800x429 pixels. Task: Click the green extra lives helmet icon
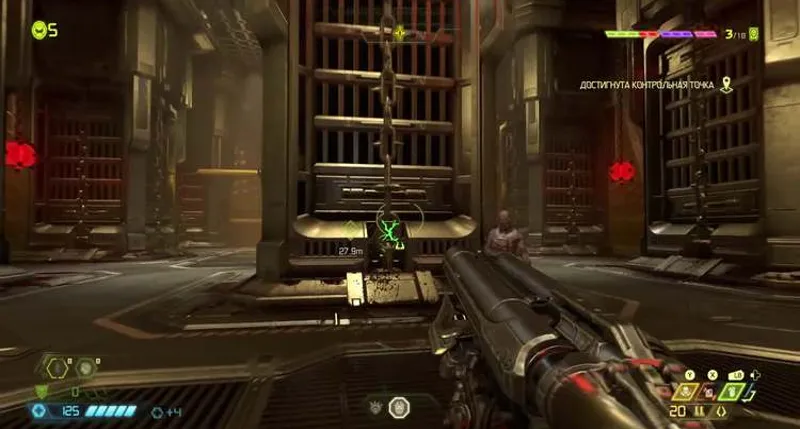click(39, 30)
